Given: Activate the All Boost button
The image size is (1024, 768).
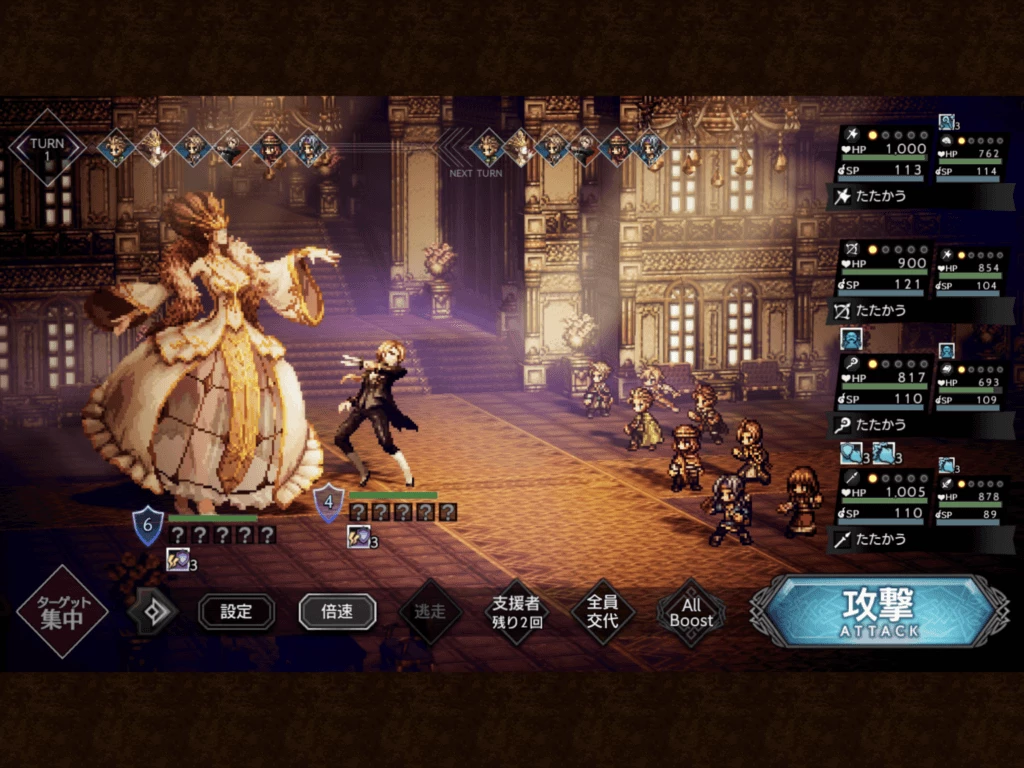Looking at the screenshot, I should coord(691,611).
